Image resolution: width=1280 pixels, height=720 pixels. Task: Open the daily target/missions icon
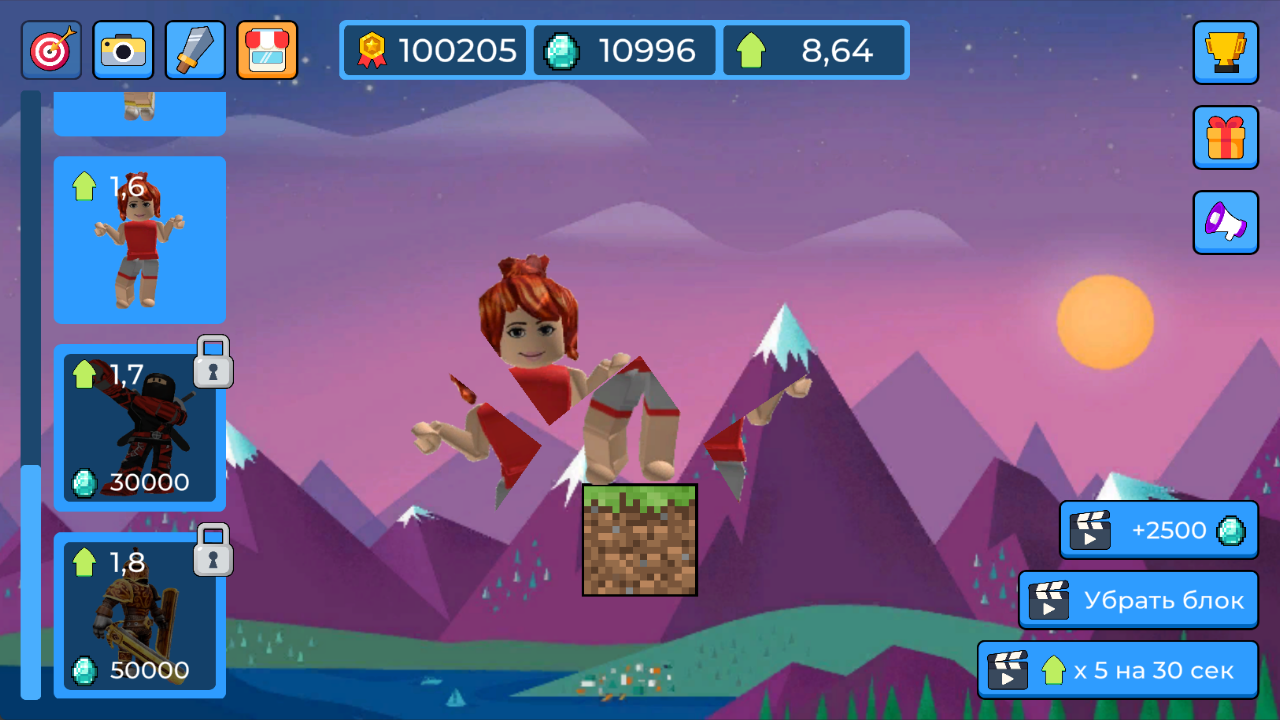pos(50,49)
